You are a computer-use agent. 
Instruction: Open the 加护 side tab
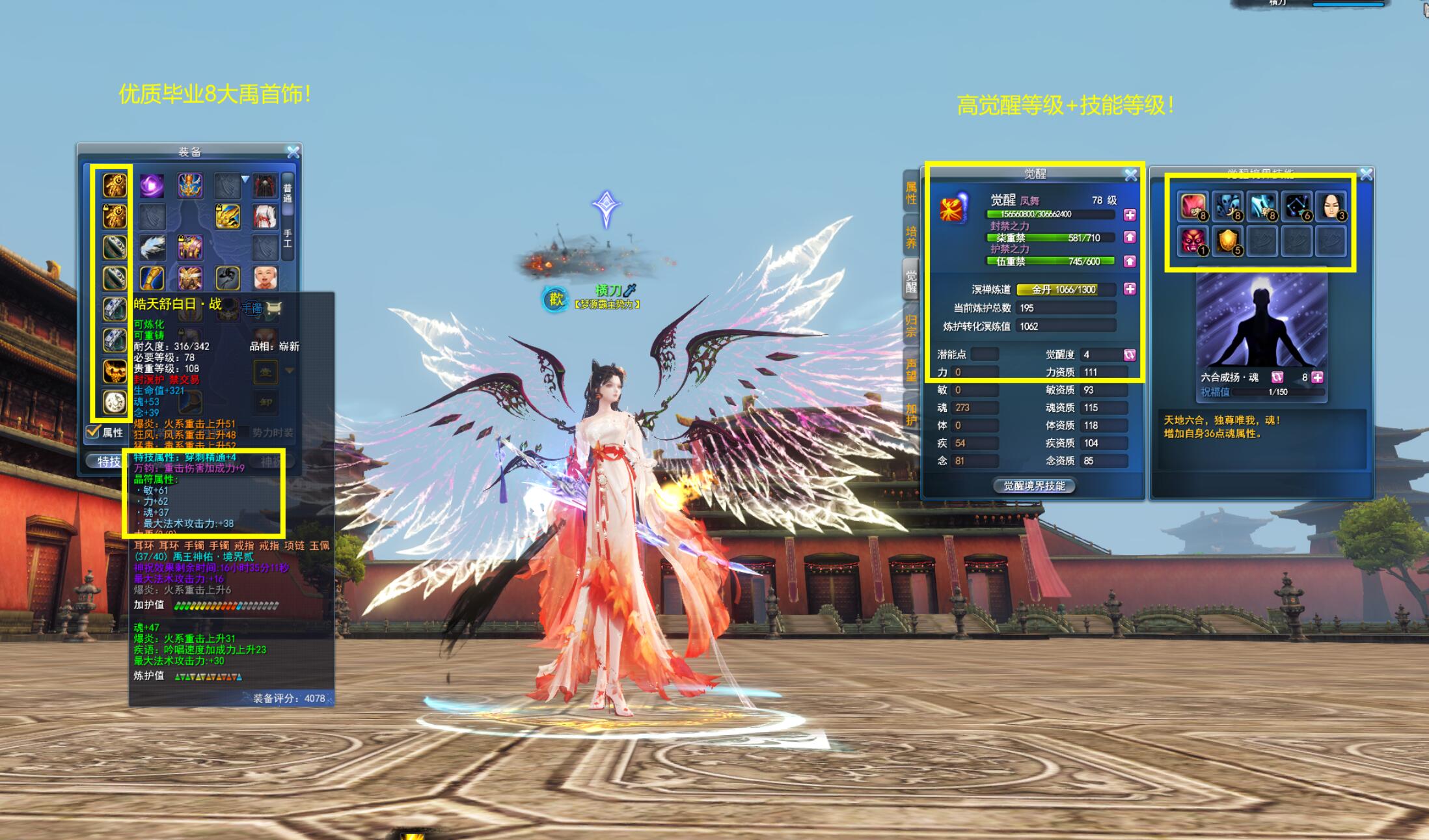tap(911, 414)
